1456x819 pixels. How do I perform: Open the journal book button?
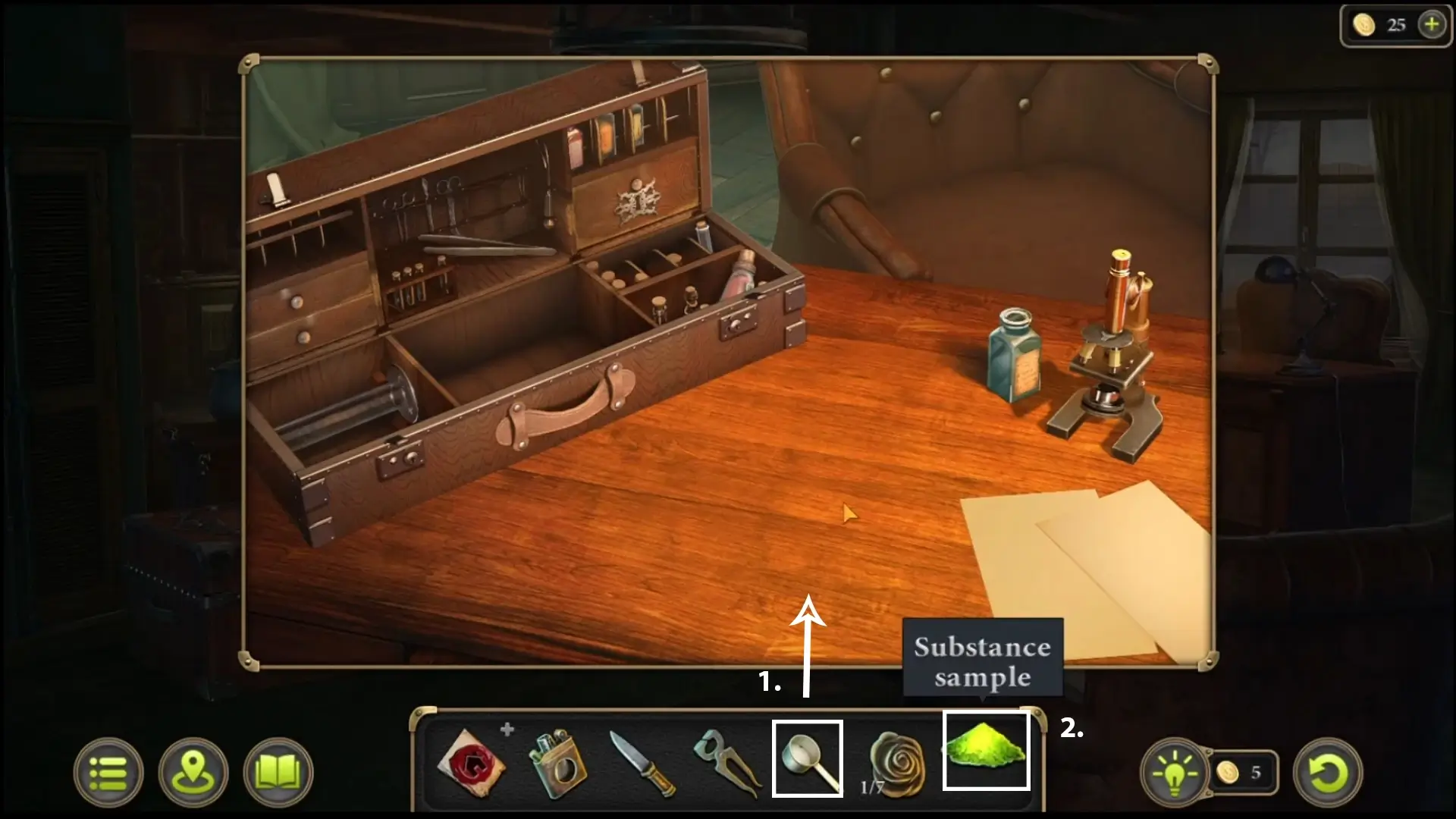click(x=278, y=773)
